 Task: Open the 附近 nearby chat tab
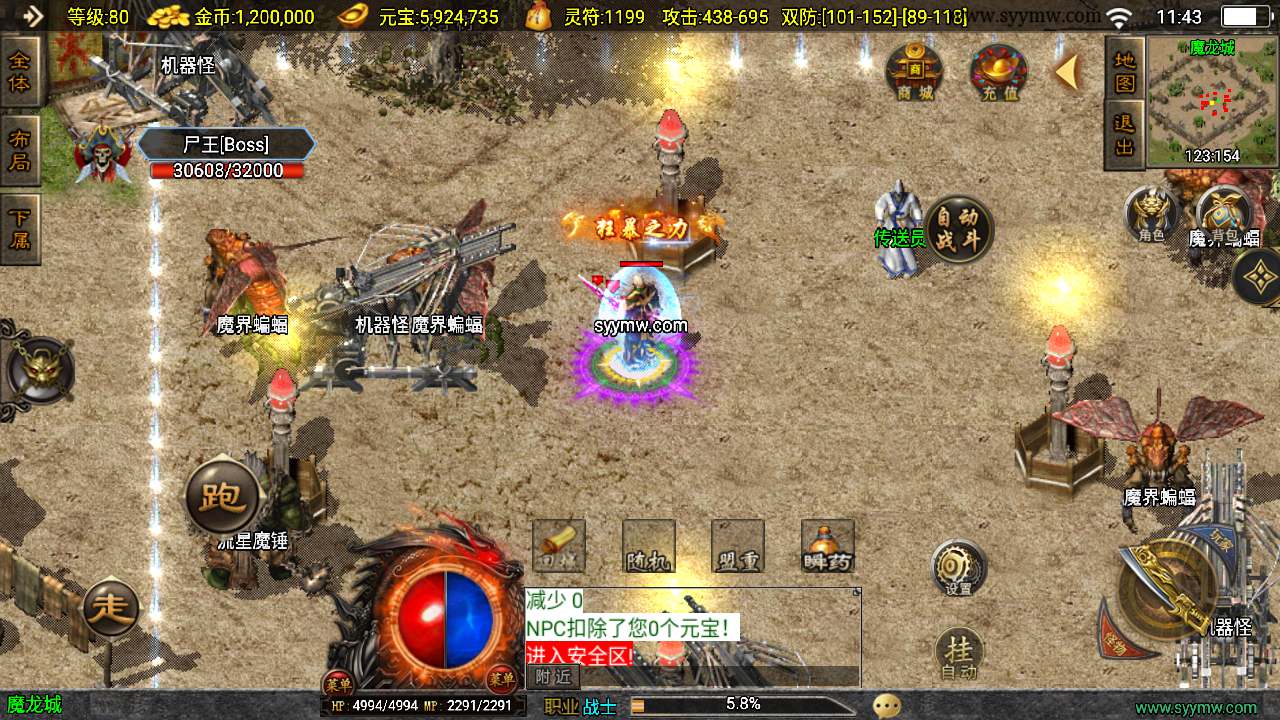(x=552, y=677)
